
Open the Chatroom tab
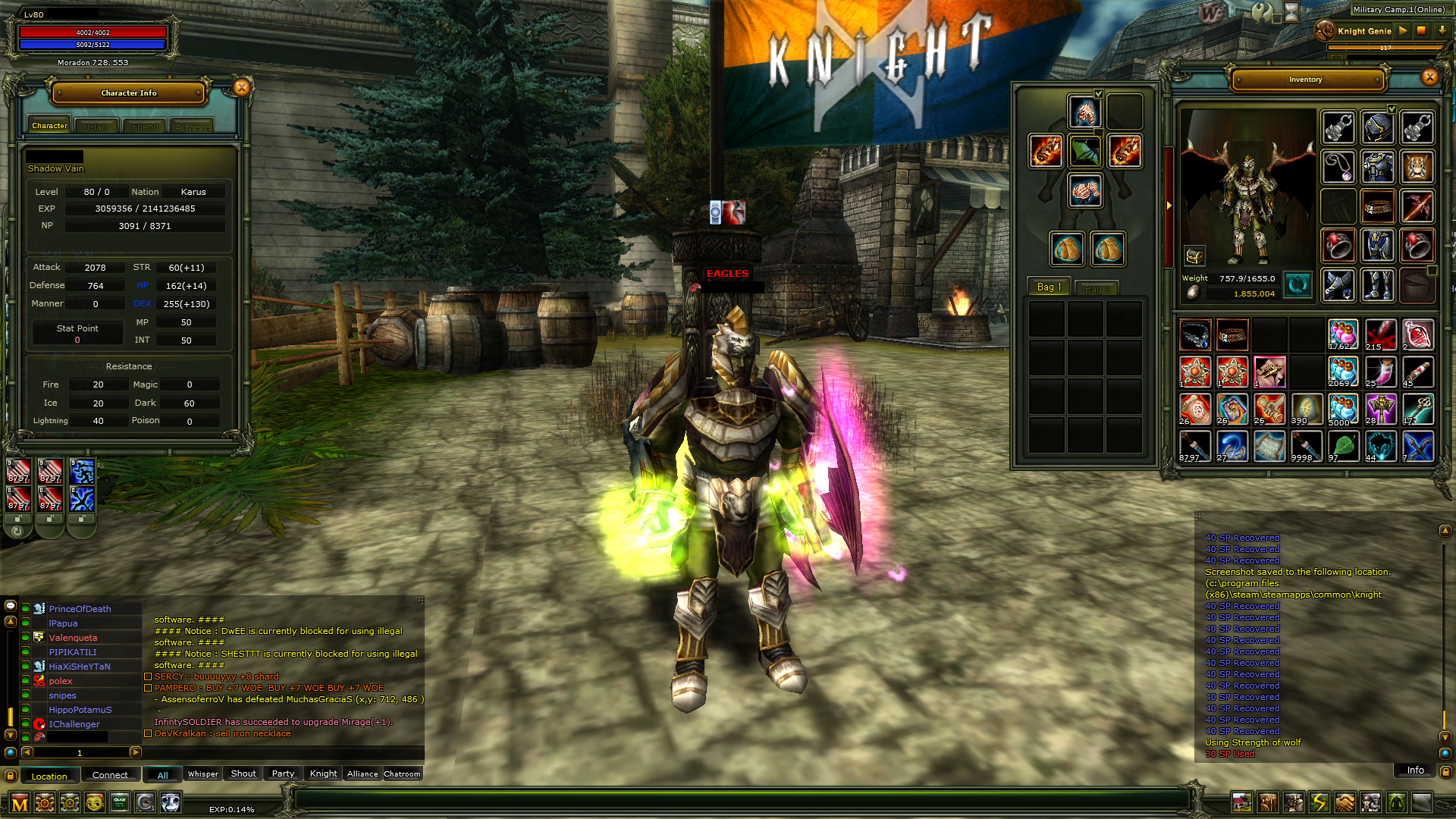402,773
